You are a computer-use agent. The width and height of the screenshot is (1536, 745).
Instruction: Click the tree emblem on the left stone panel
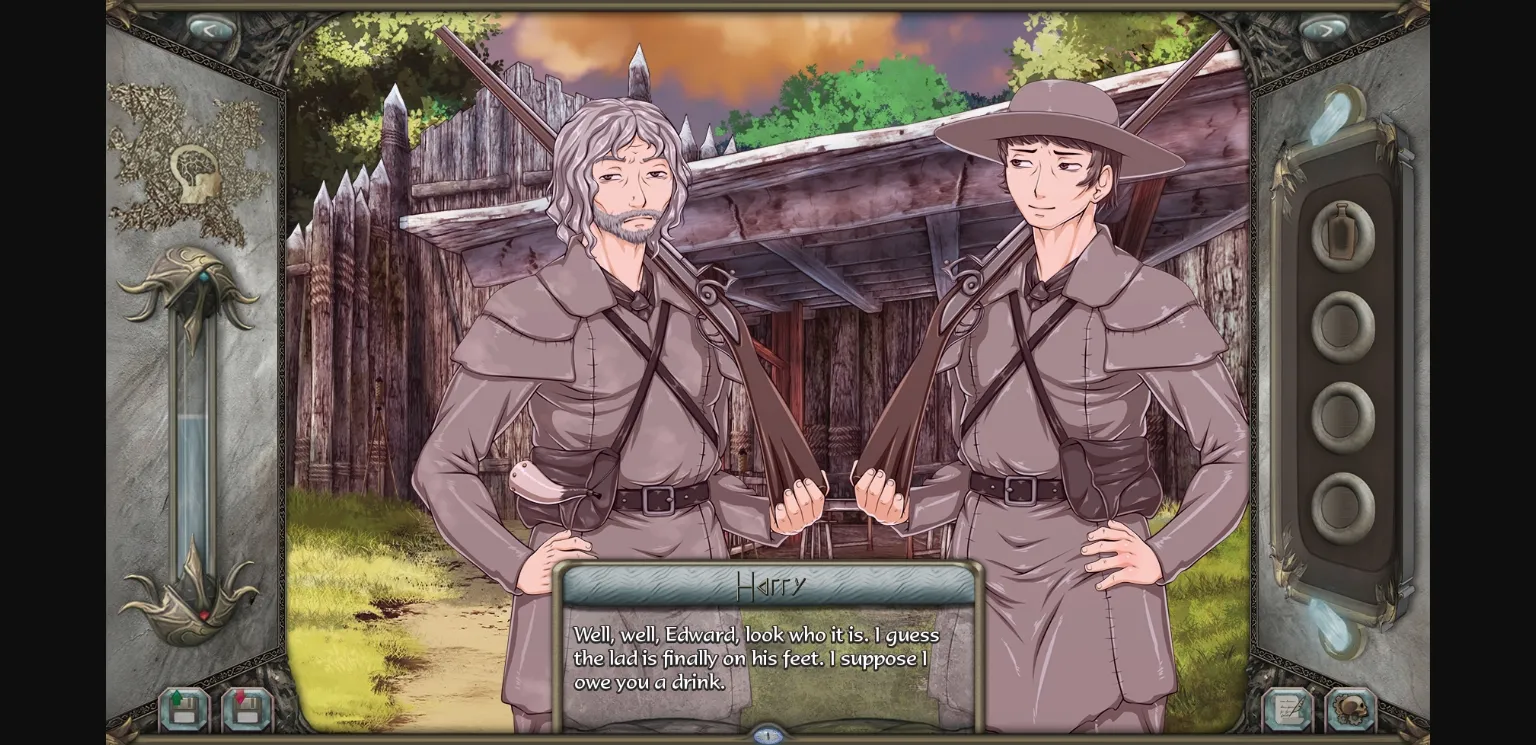196,165
